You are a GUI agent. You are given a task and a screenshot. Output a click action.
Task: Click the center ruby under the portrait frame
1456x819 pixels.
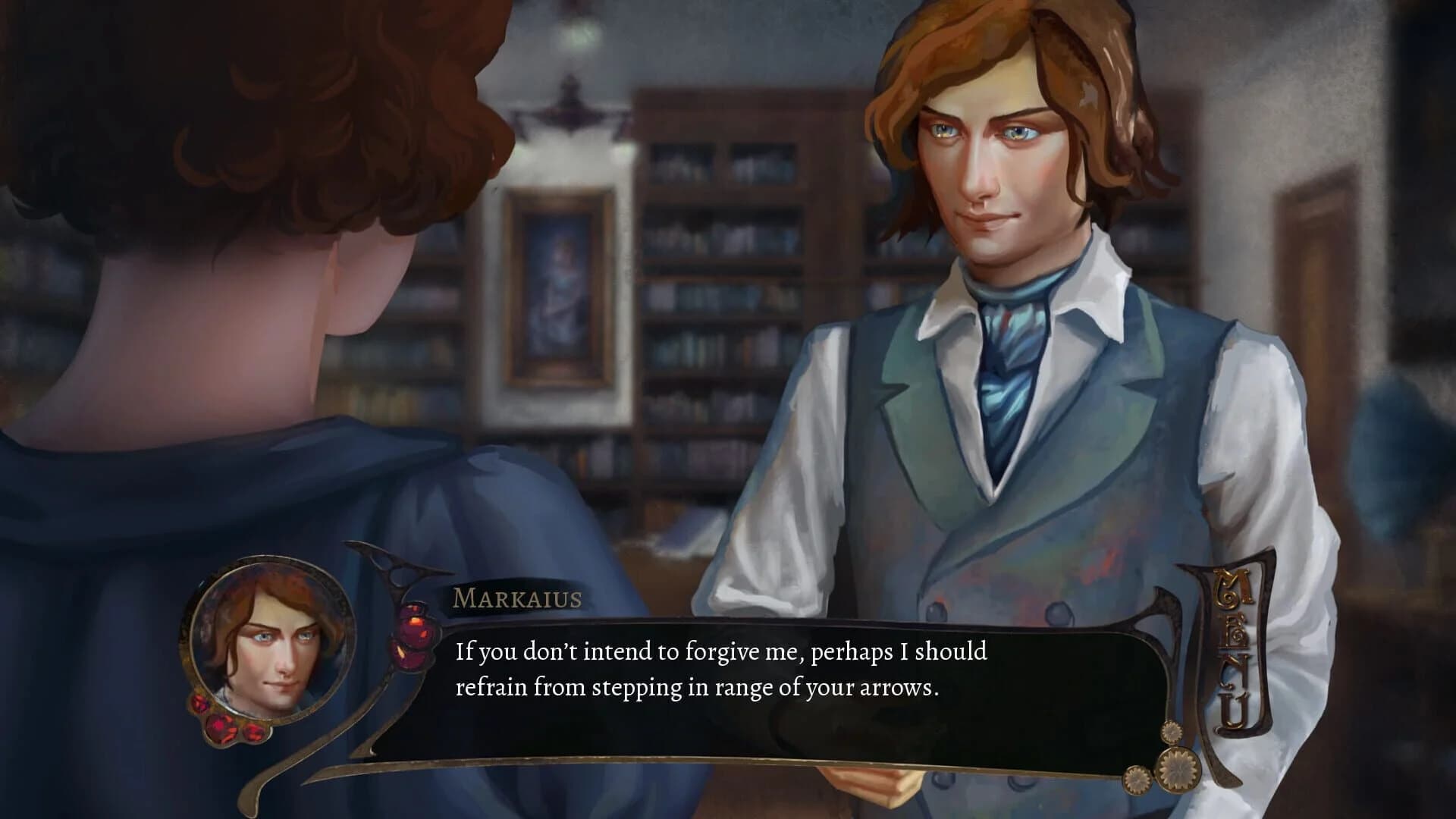click(x=222, y=726)
